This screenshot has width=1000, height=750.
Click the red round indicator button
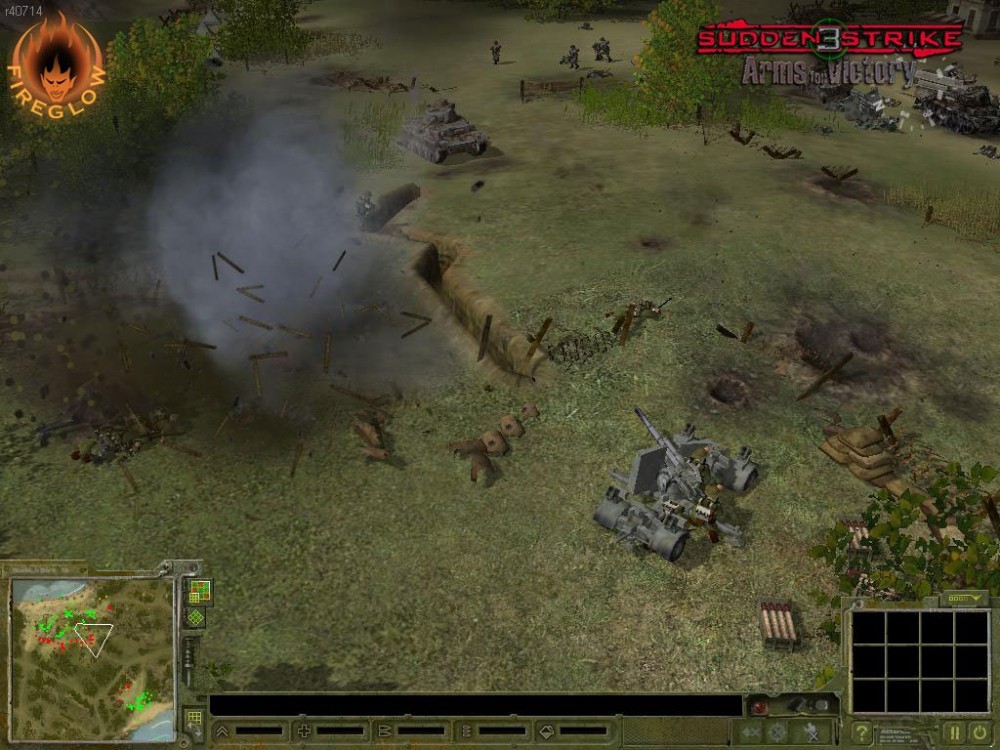pyautogui.click(x=759, y=708)
